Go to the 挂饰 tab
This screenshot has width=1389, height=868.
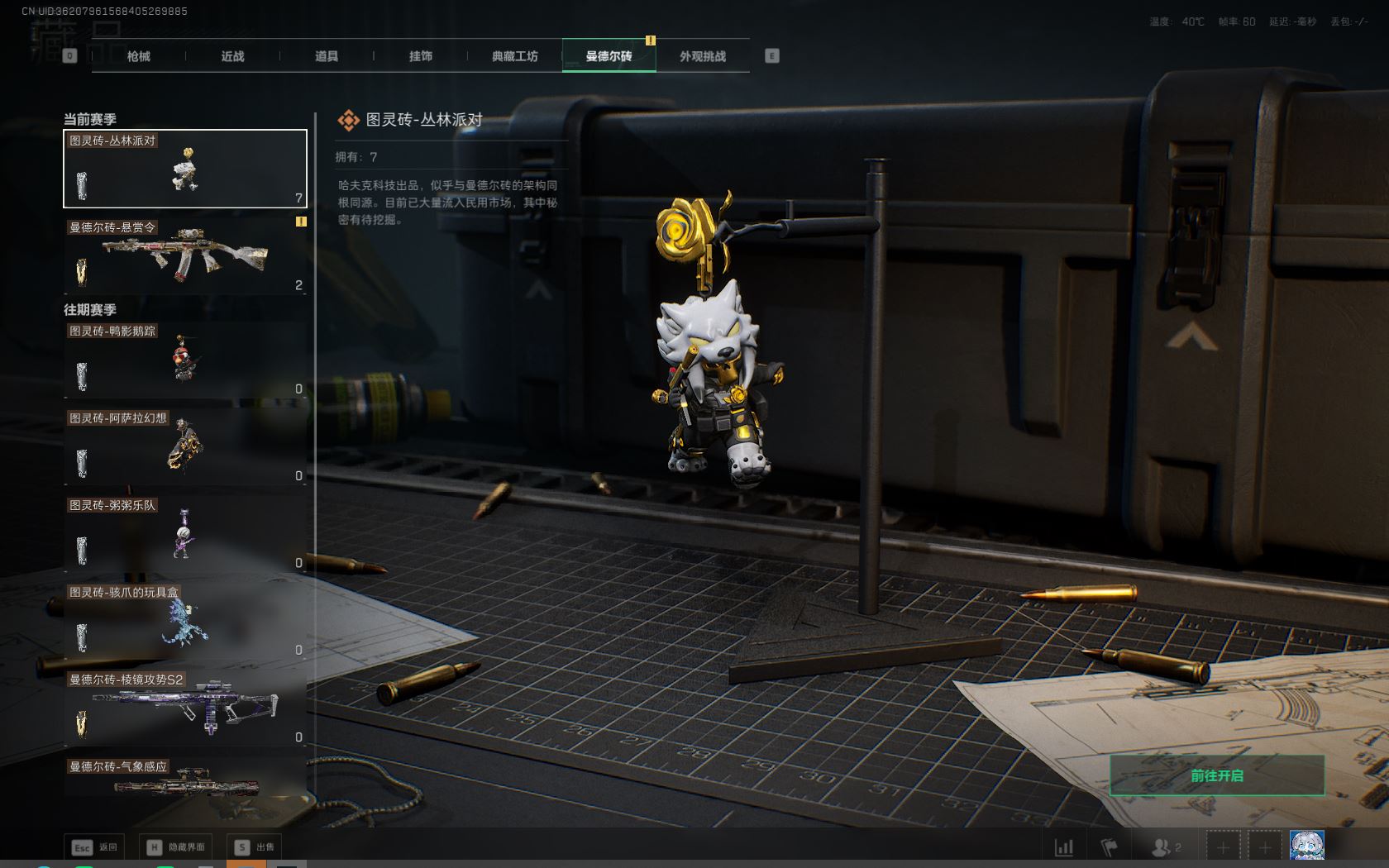[421, 56]
